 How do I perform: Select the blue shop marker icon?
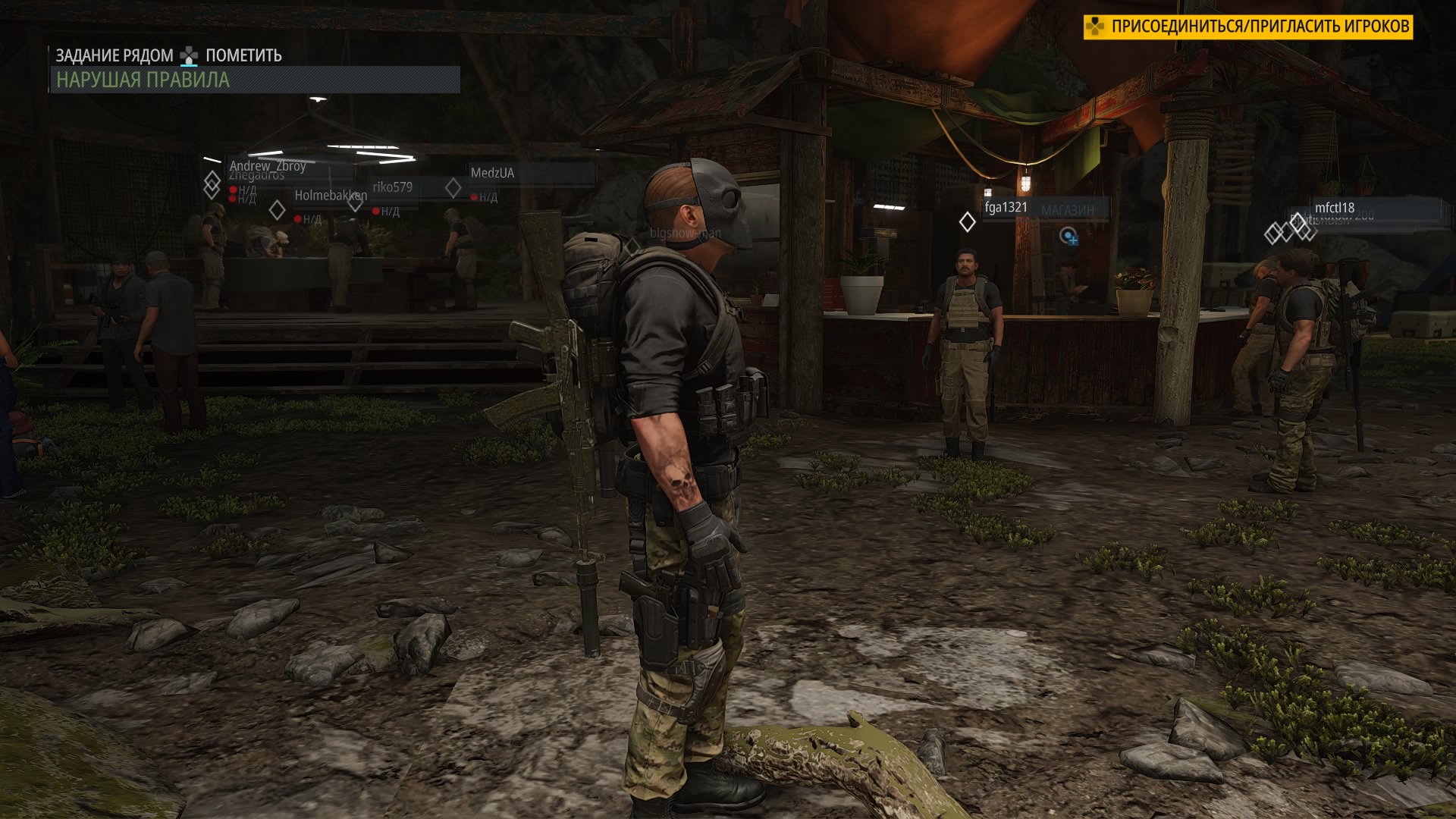[1069, 237]
